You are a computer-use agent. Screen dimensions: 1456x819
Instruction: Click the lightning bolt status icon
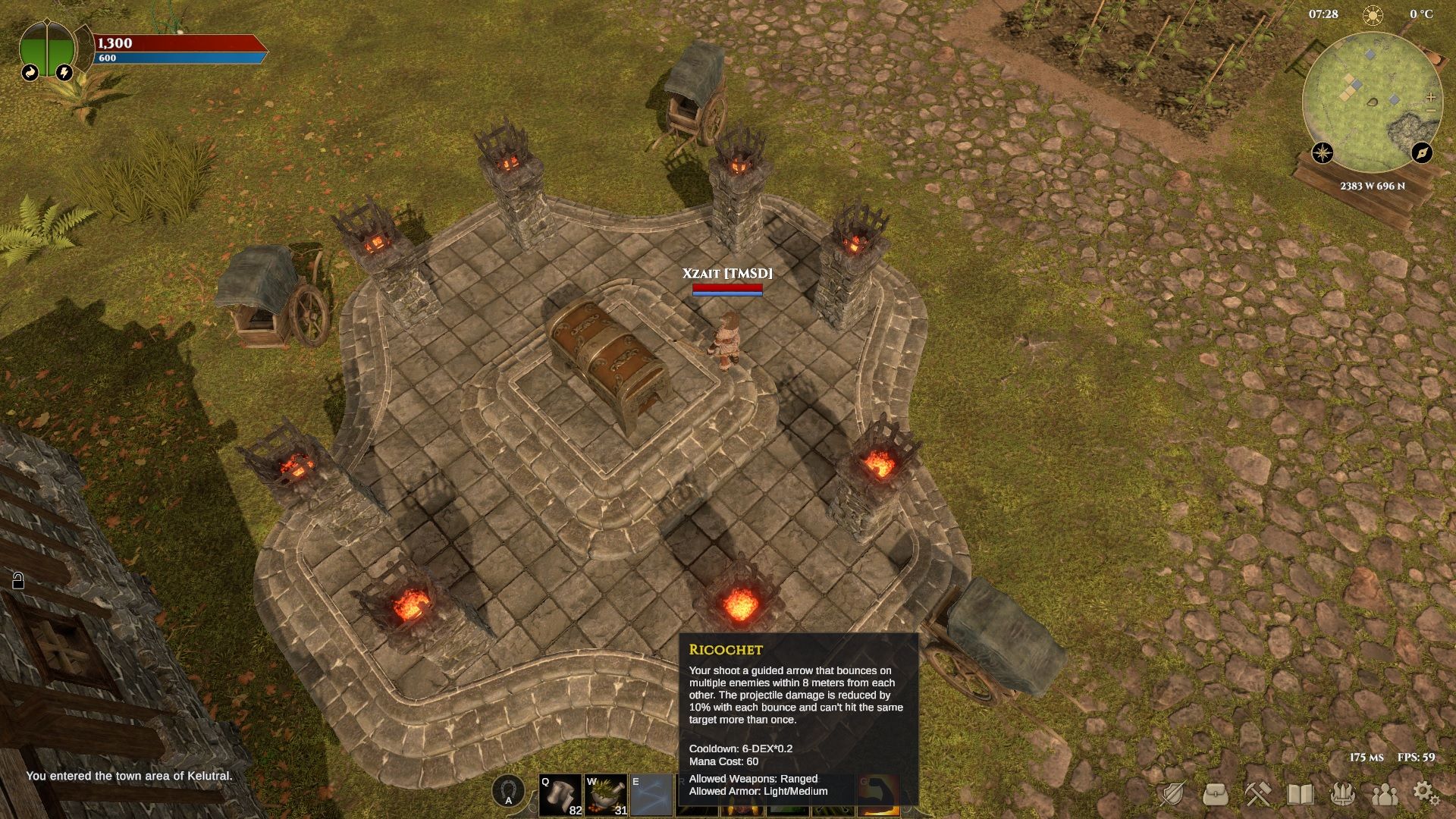coord(64,72)
